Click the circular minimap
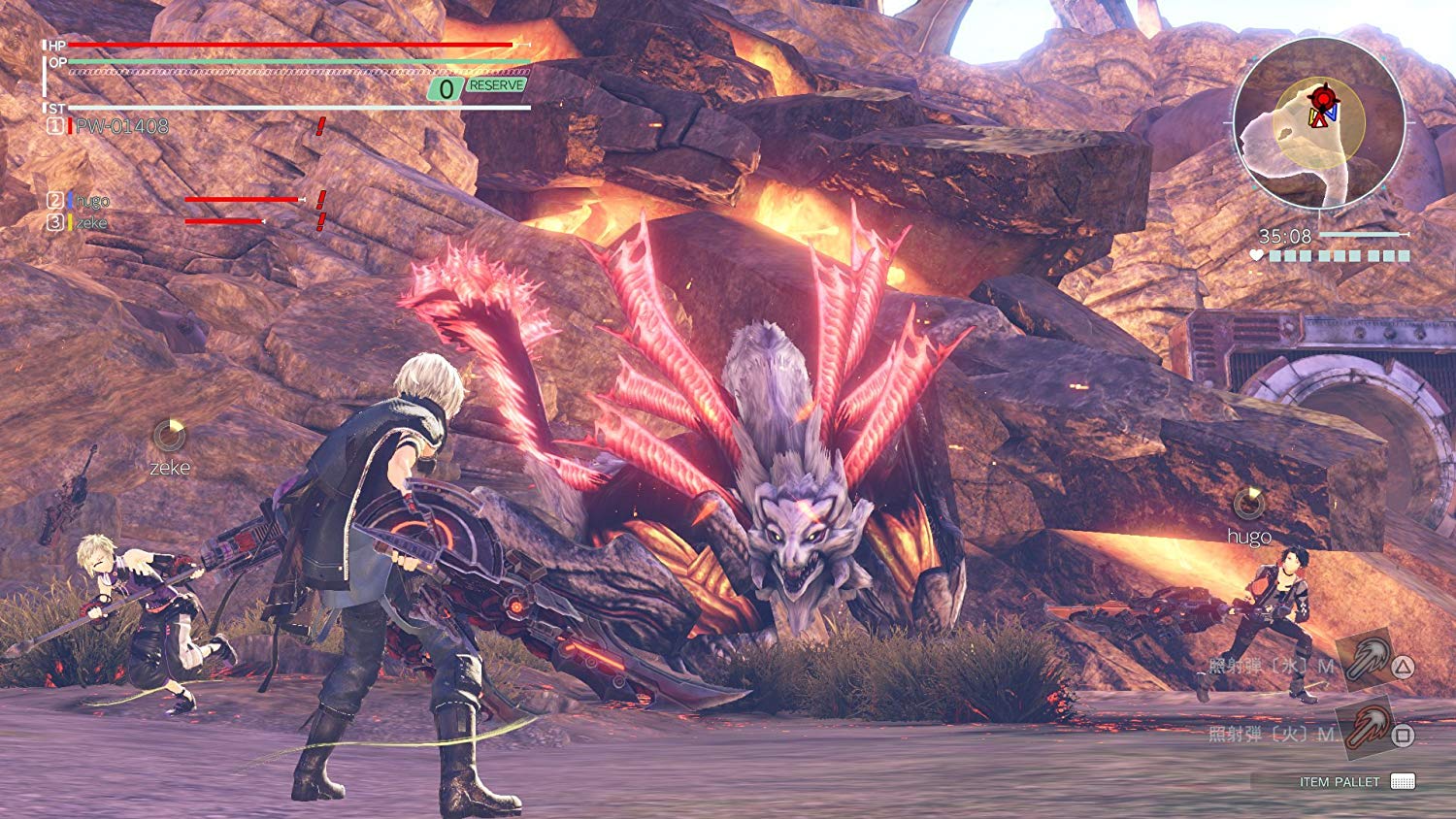The width and height of the screenshot is (1456, 819). [1319, 123]
